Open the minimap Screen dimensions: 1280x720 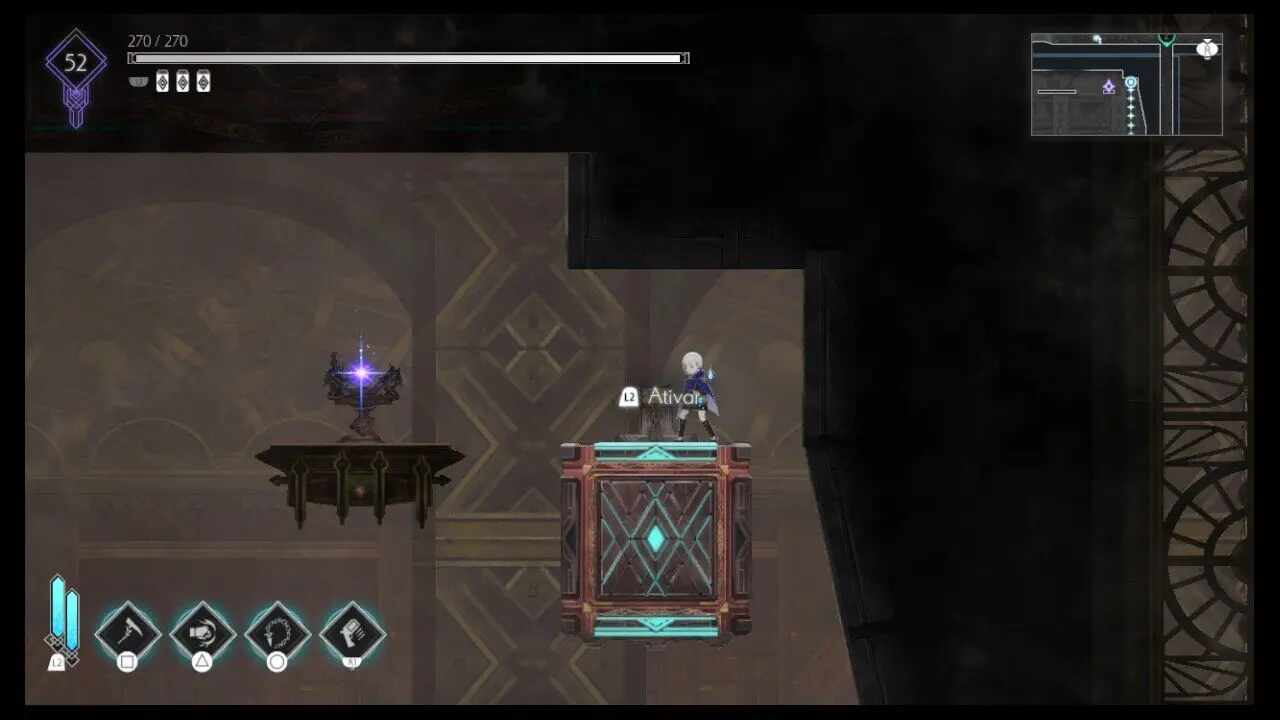coord(1126,84)
